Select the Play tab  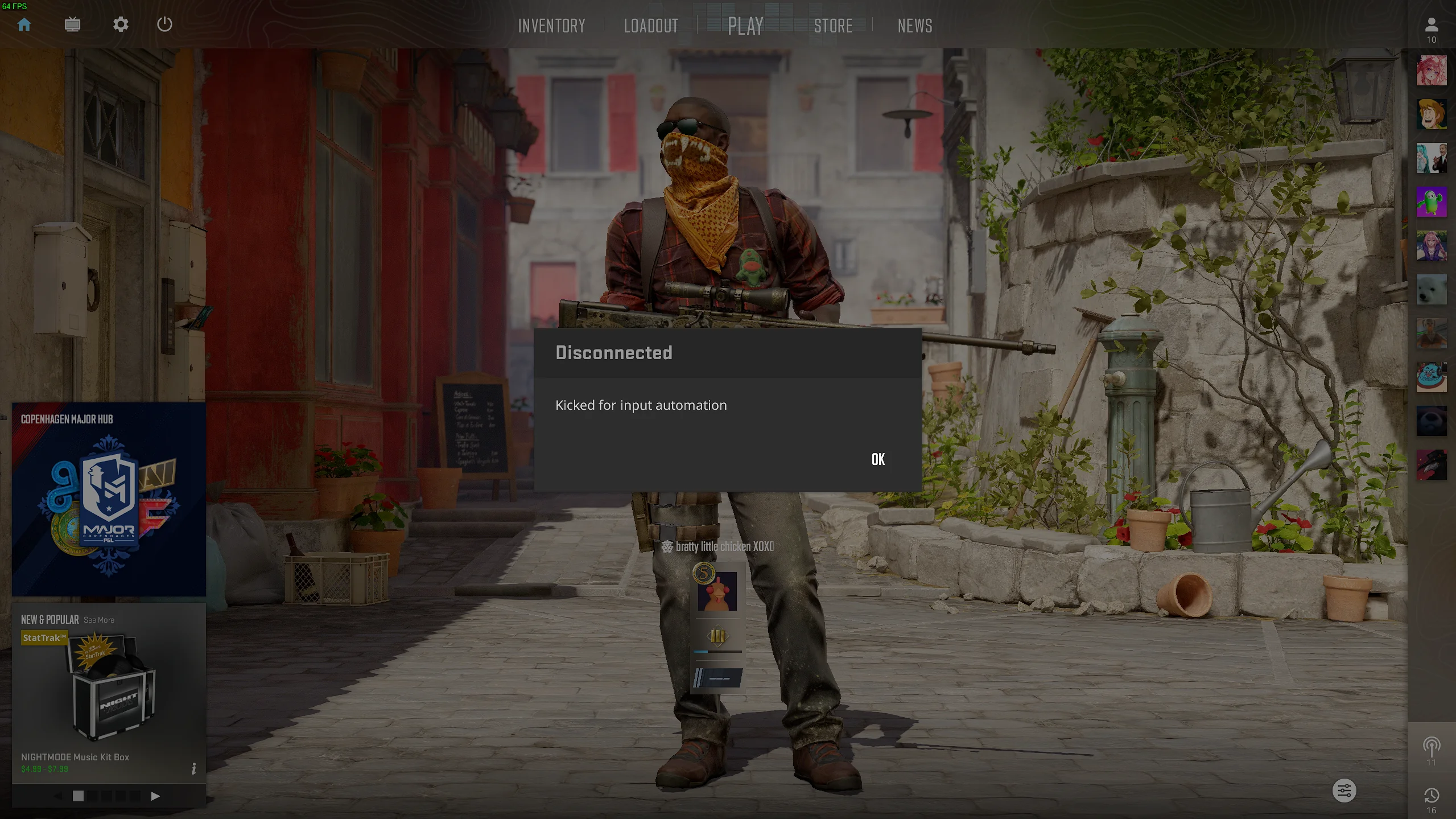pyautogui.click(x=745, y=26)
